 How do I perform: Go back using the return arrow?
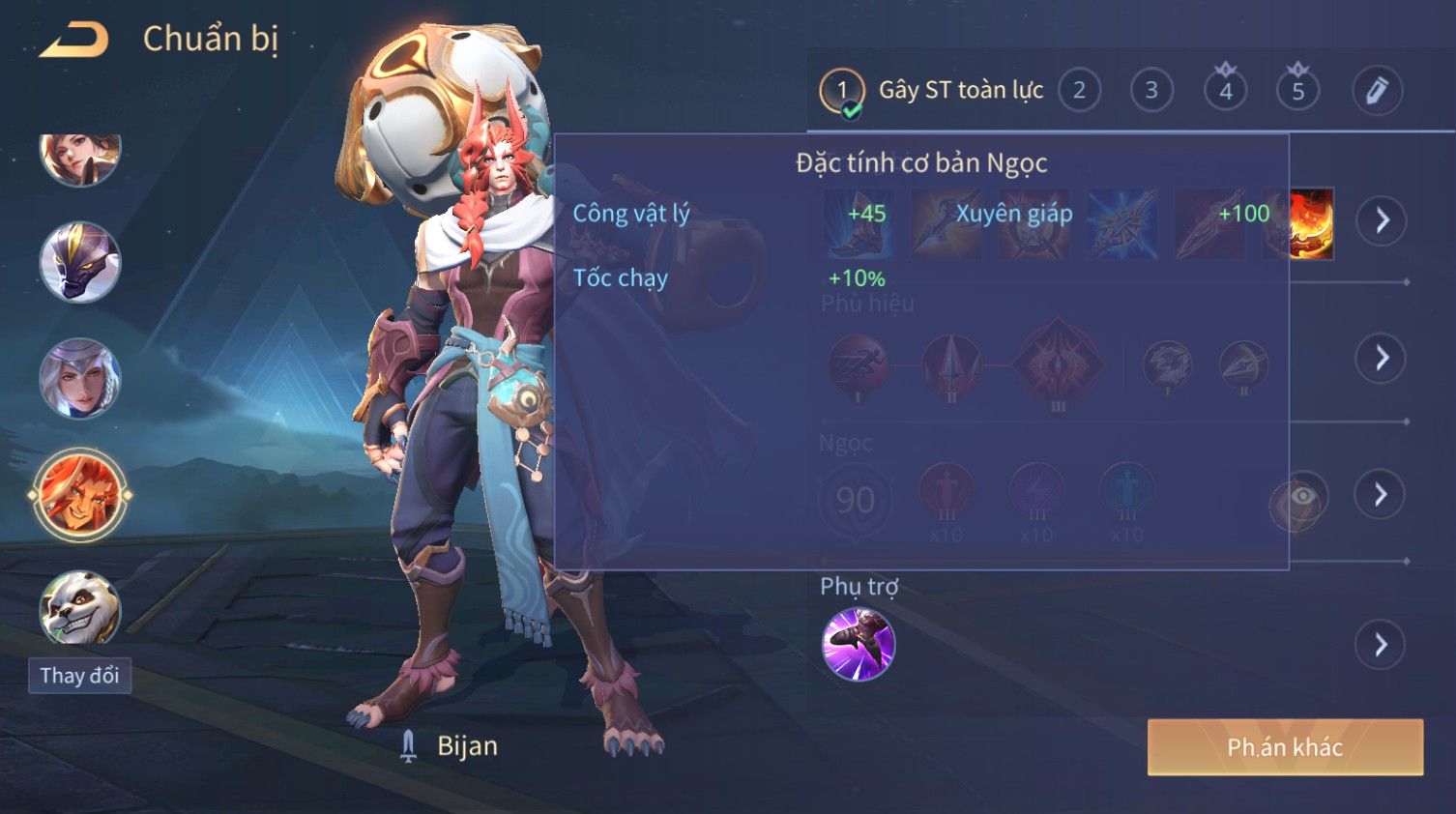[x=73, y=41]
